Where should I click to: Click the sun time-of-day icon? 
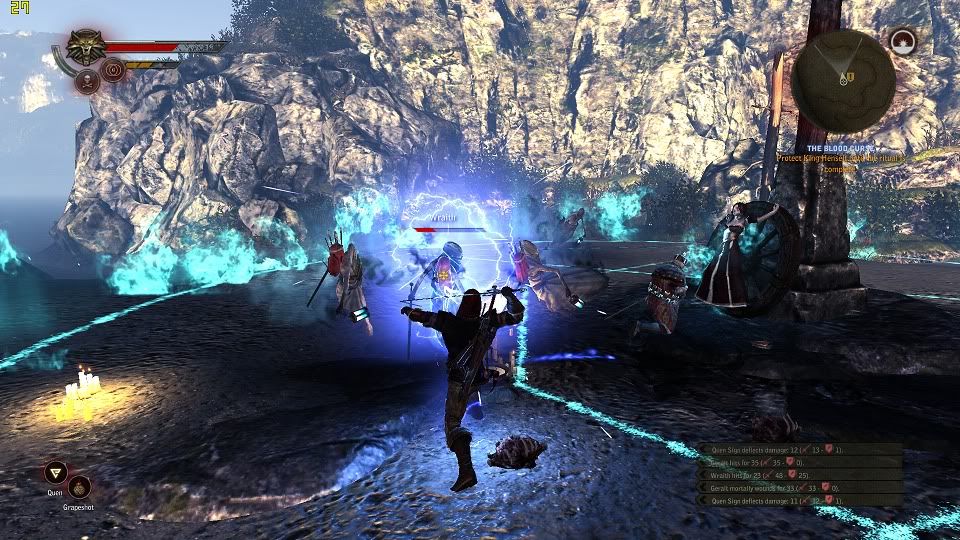point(903,41)
